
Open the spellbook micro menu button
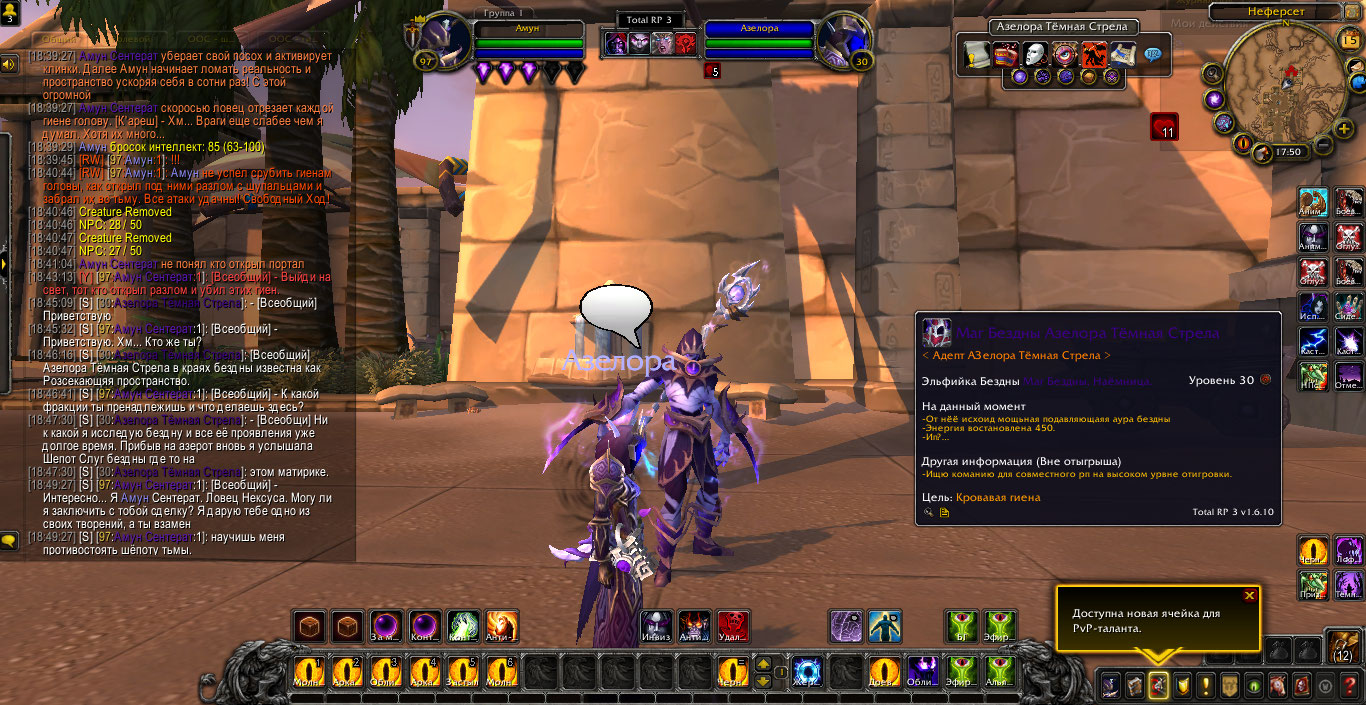pos(1134,685)
